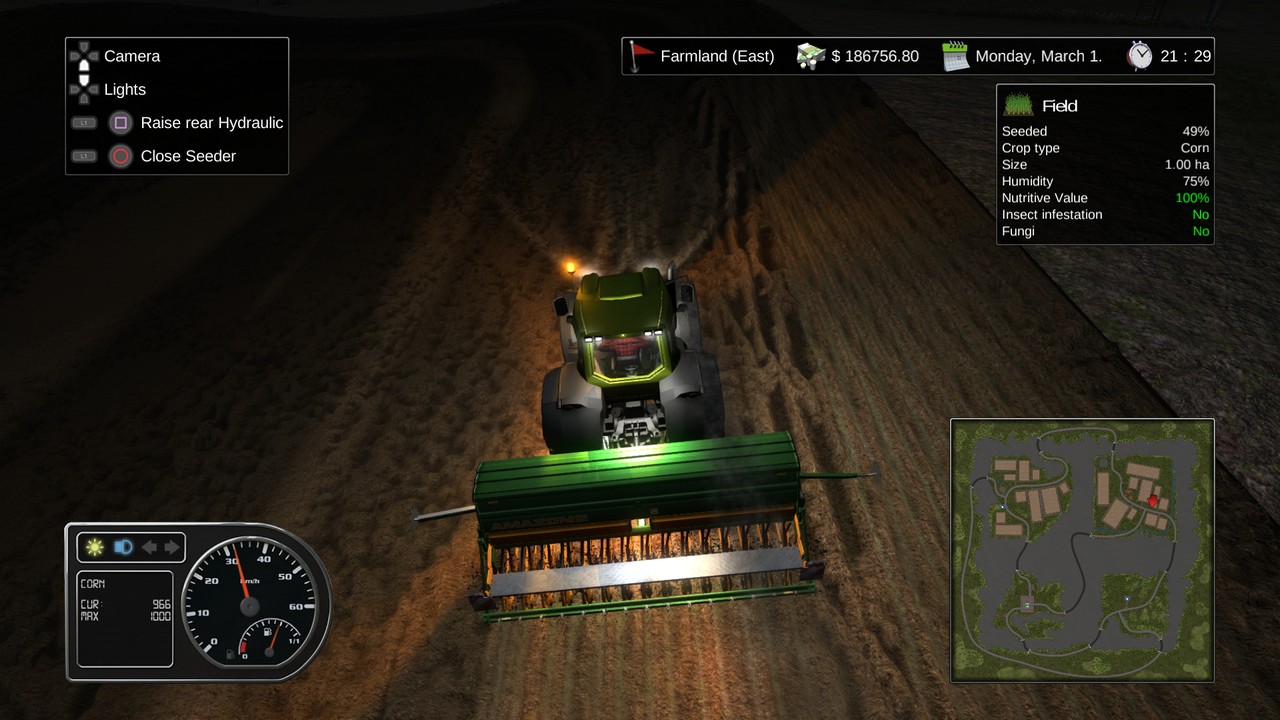The height and width of the screenshot is (720, 1280).
Task: Open the calendar icon beside Monday, March 1
Action: click(956, 56)
